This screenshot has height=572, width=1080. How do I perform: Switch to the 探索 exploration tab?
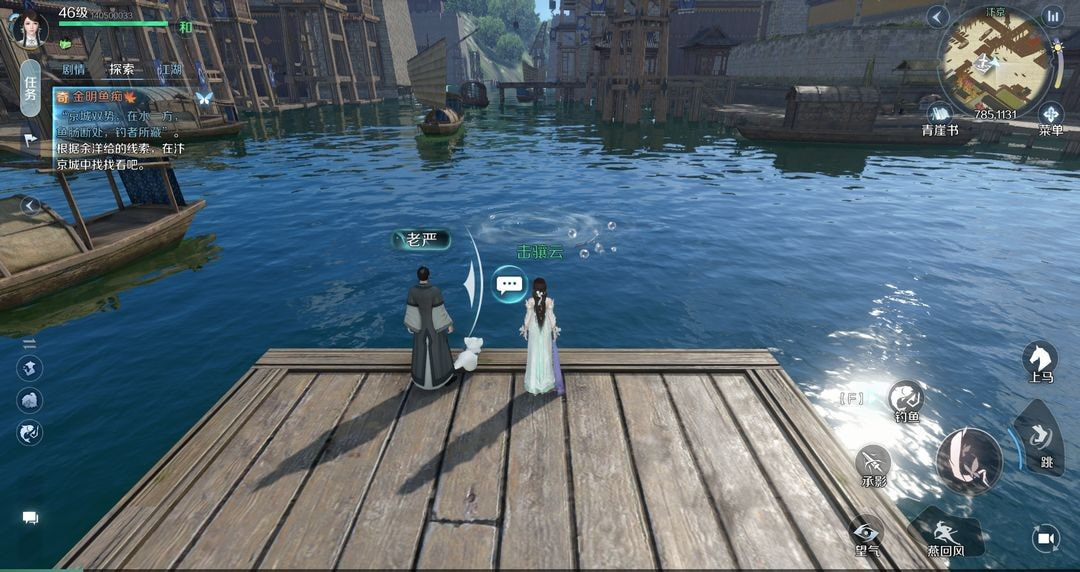(122, 69)
